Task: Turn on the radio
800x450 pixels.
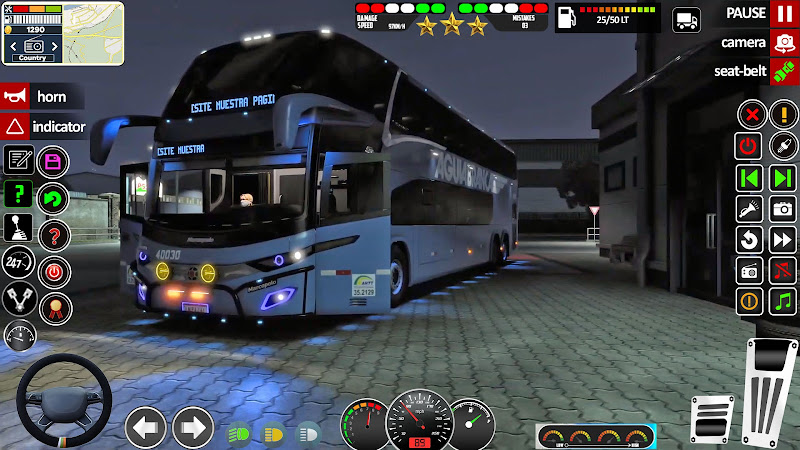Action: pyautogui.click(x=749, y=270)
